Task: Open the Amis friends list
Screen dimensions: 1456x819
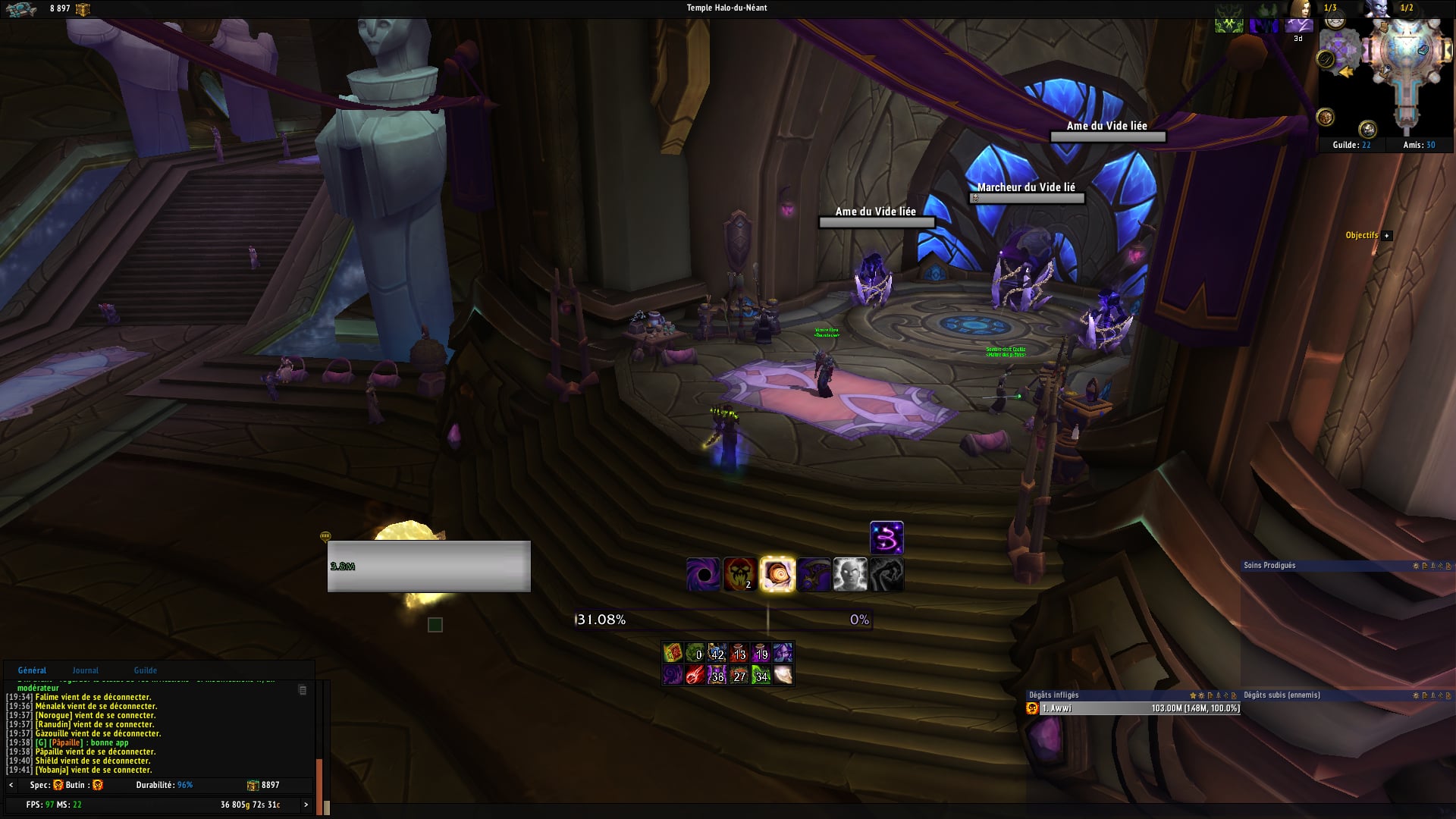Action: pyautogui.click(x=1419, y=145)
